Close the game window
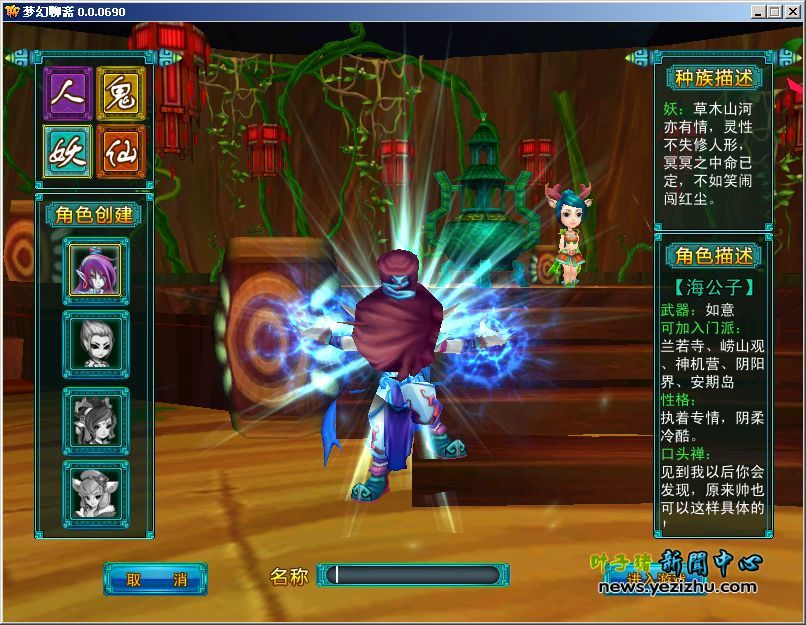The width and height of the screenshot is (806, 625). tap(791, 11)
